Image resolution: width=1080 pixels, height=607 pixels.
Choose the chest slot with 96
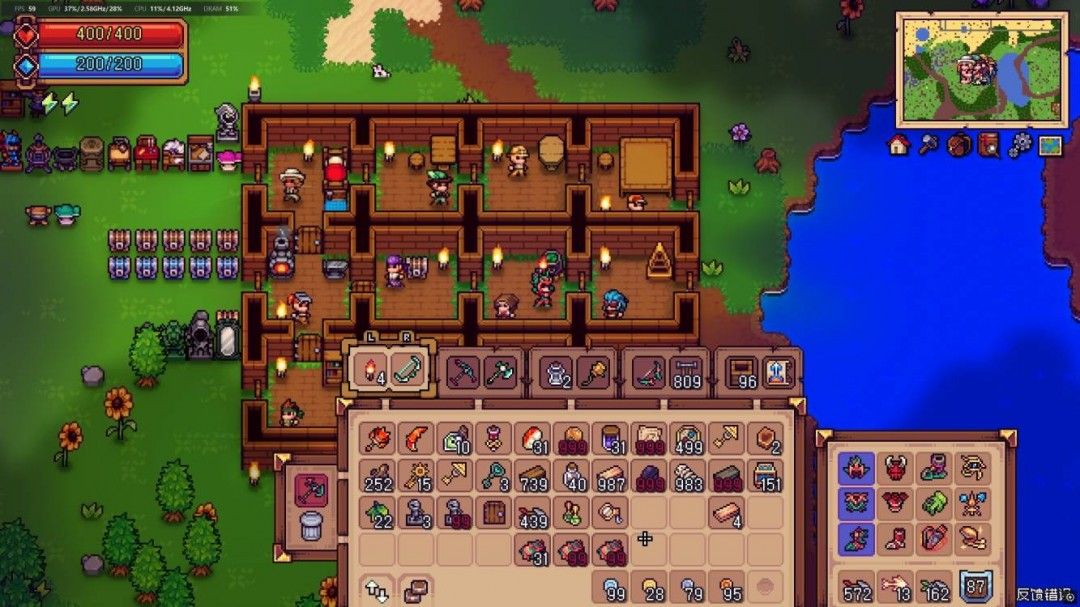tap(741, 372)
